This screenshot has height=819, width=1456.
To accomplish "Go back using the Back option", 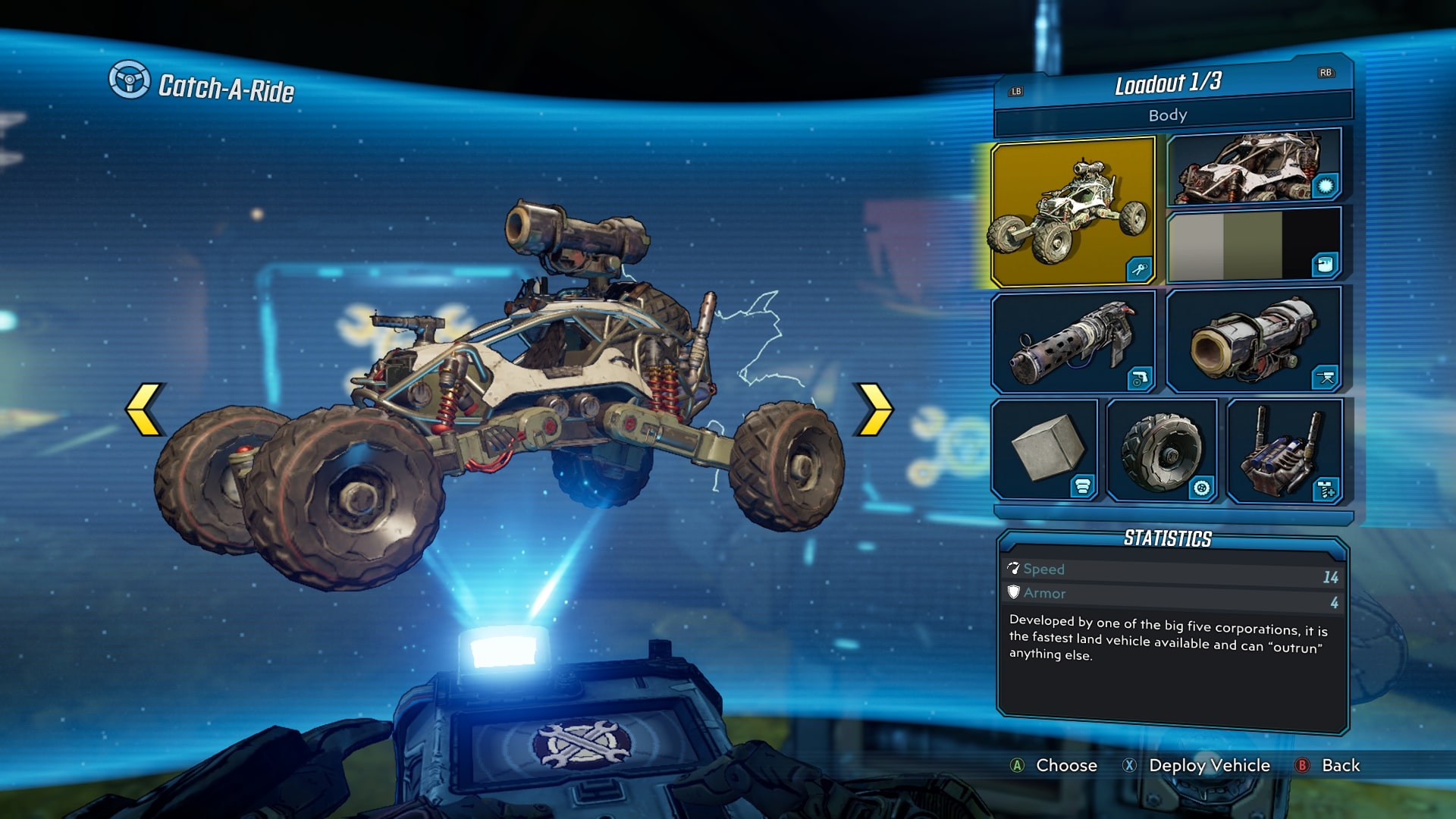I will click(x=1340, y=765).
